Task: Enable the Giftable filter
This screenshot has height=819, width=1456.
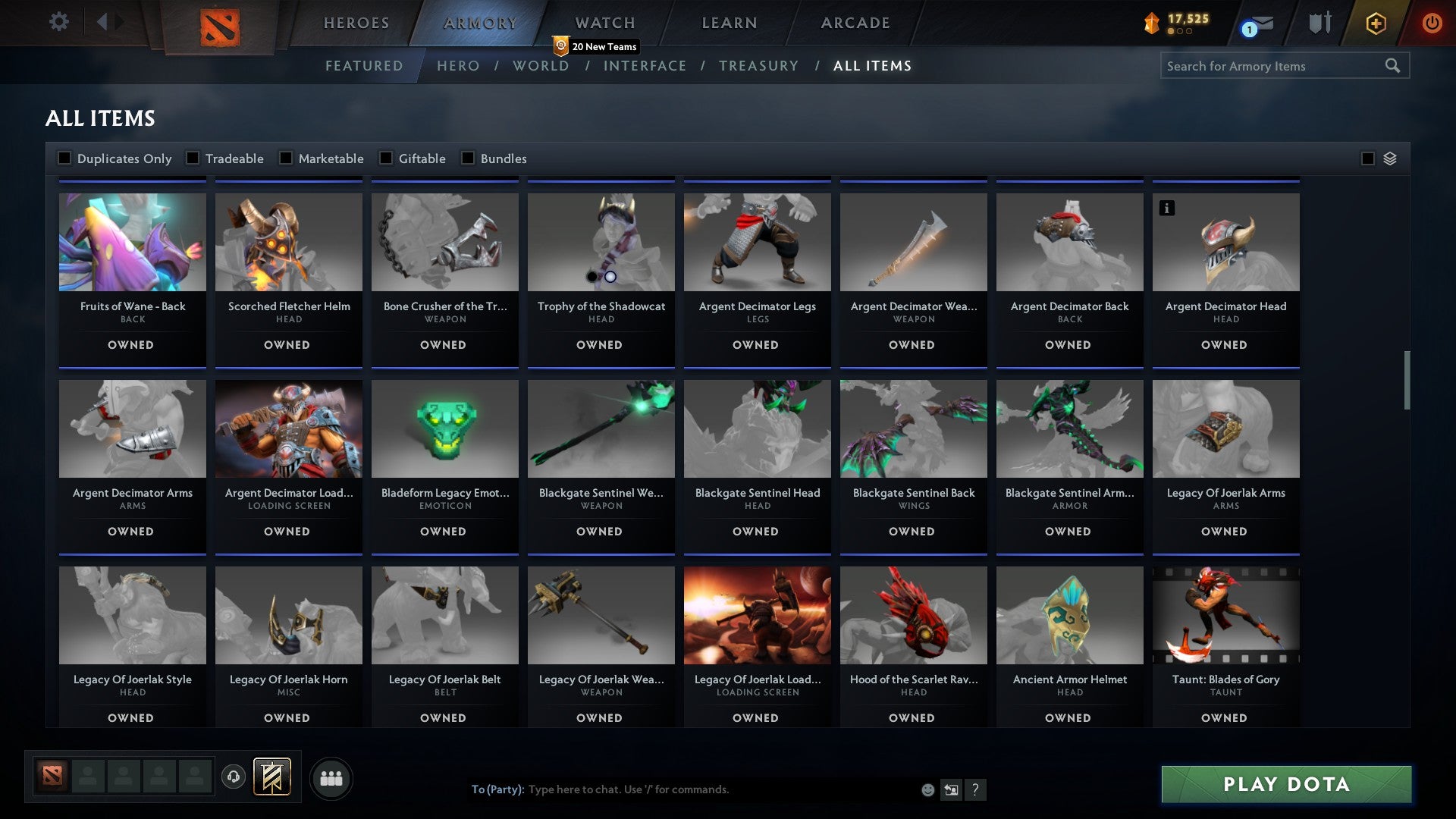Action: (385, 158)
